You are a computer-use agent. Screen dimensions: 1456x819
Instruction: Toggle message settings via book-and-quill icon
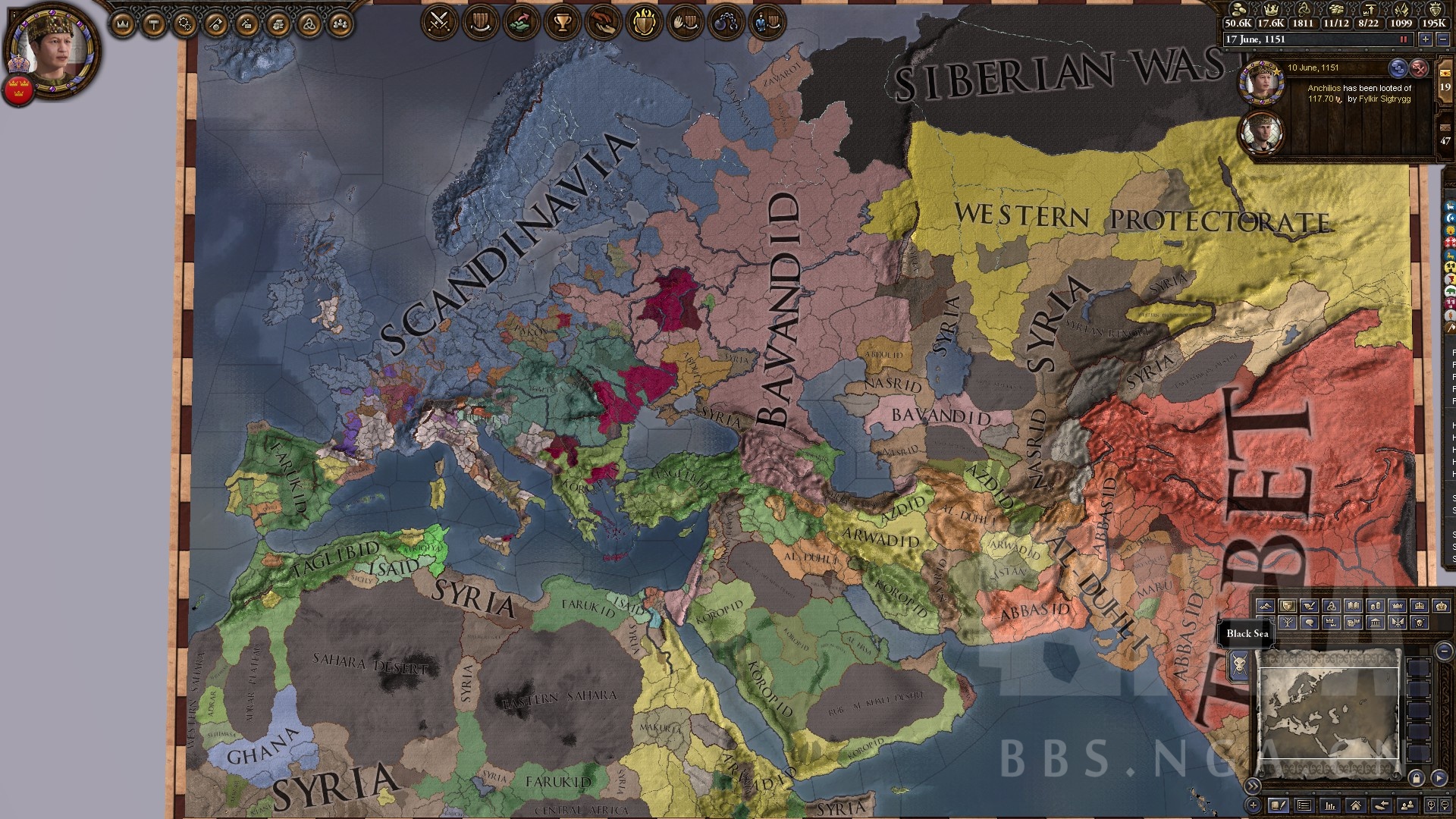[1279, 805]
